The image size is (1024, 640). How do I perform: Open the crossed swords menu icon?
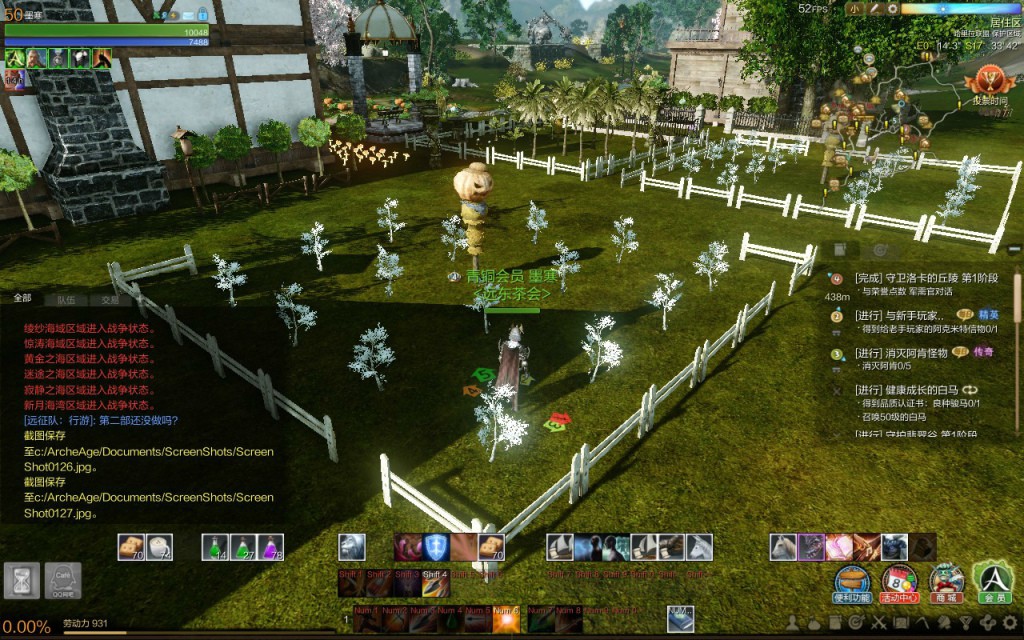(880, 623)
